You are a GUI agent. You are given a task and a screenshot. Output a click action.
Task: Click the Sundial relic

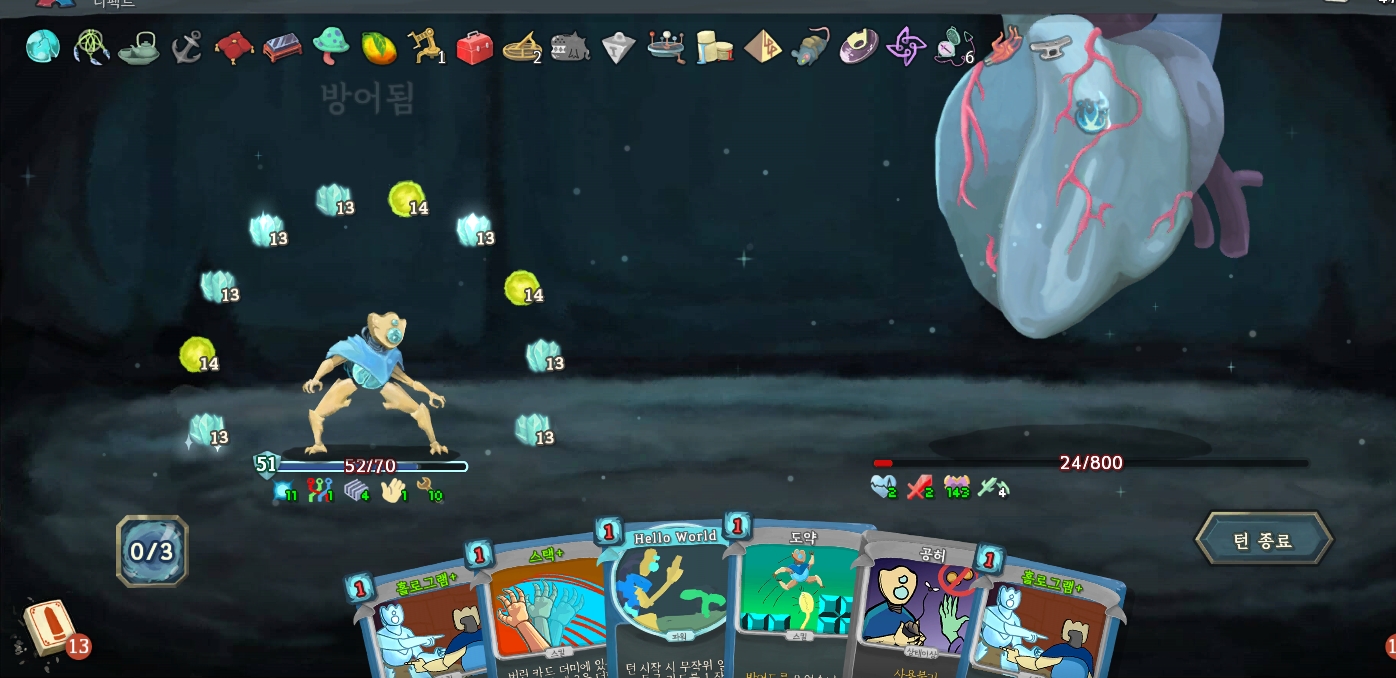521,47
